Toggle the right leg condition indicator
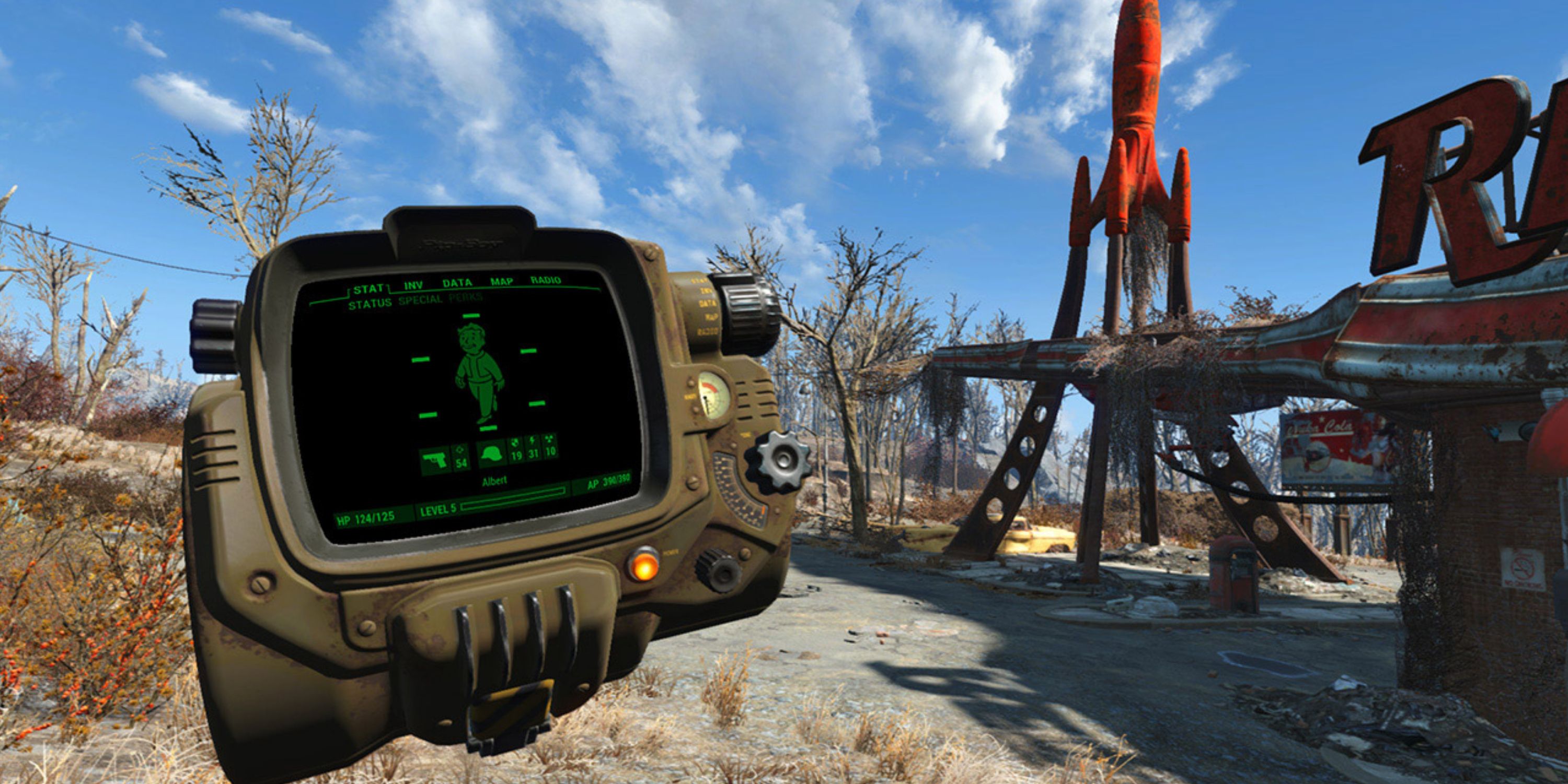Screen dimensions: 1568x784 (537, 403)
